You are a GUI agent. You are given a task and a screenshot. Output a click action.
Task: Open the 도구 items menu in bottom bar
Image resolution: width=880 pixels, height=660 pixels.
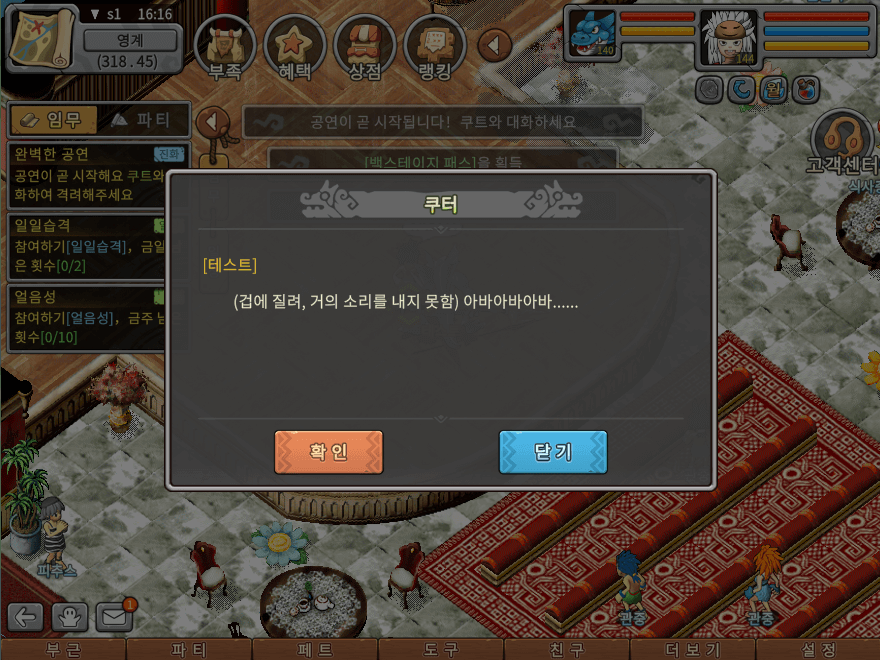(440, 650)
